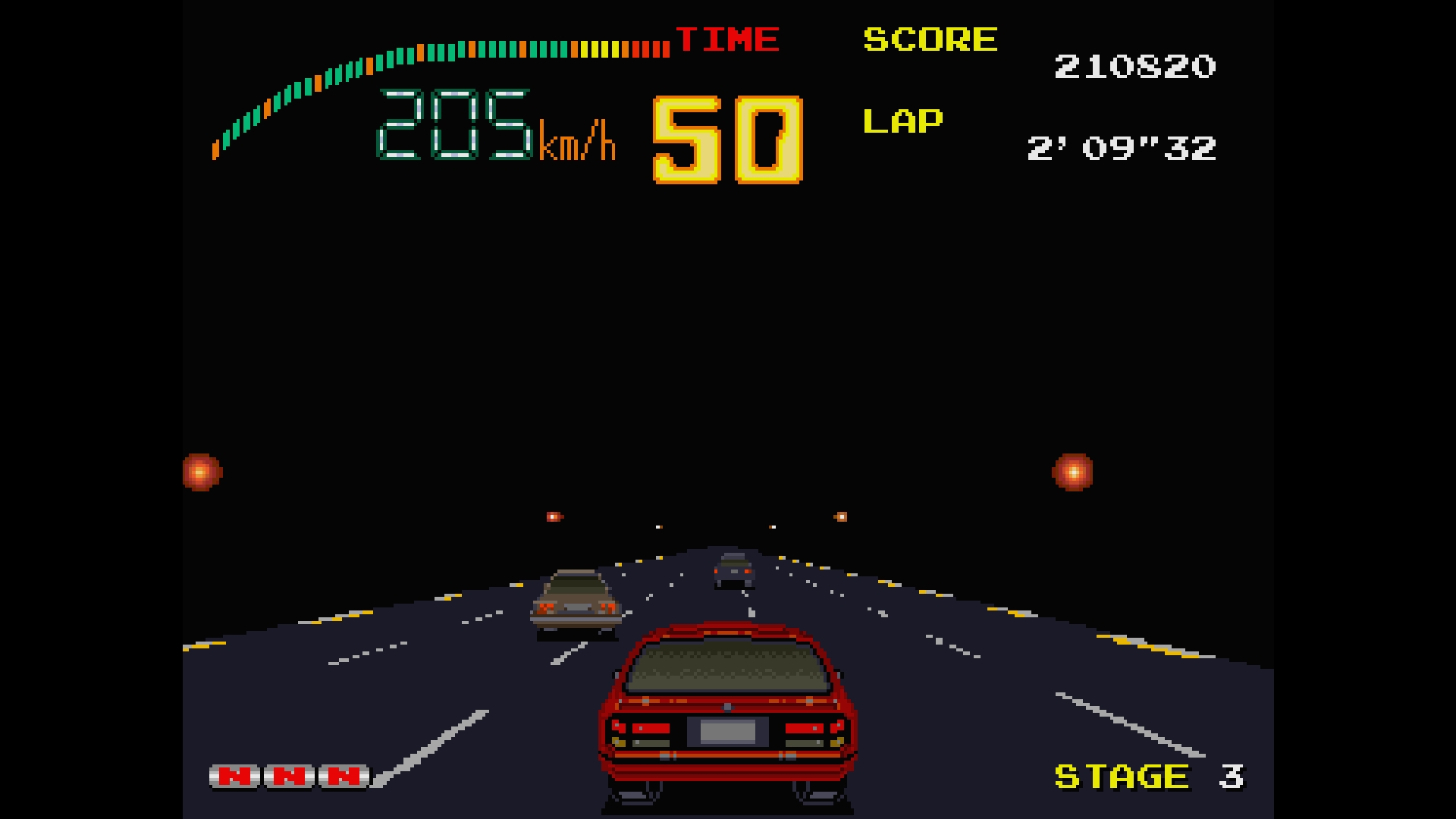Expand the score value 210820

pyautogui.click(x=1135, y=67)
